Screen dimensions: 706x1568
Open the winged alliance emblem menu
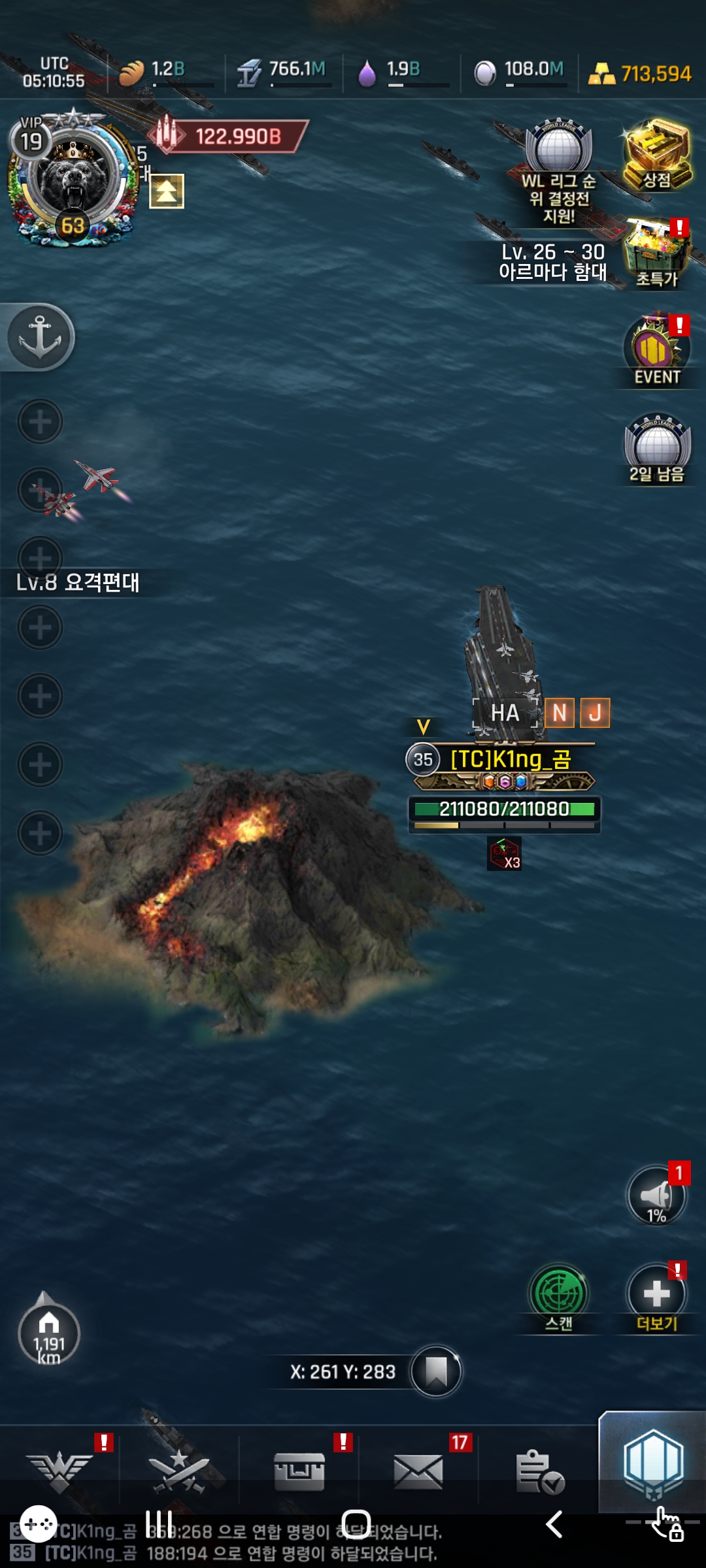tap(59, 1471)
